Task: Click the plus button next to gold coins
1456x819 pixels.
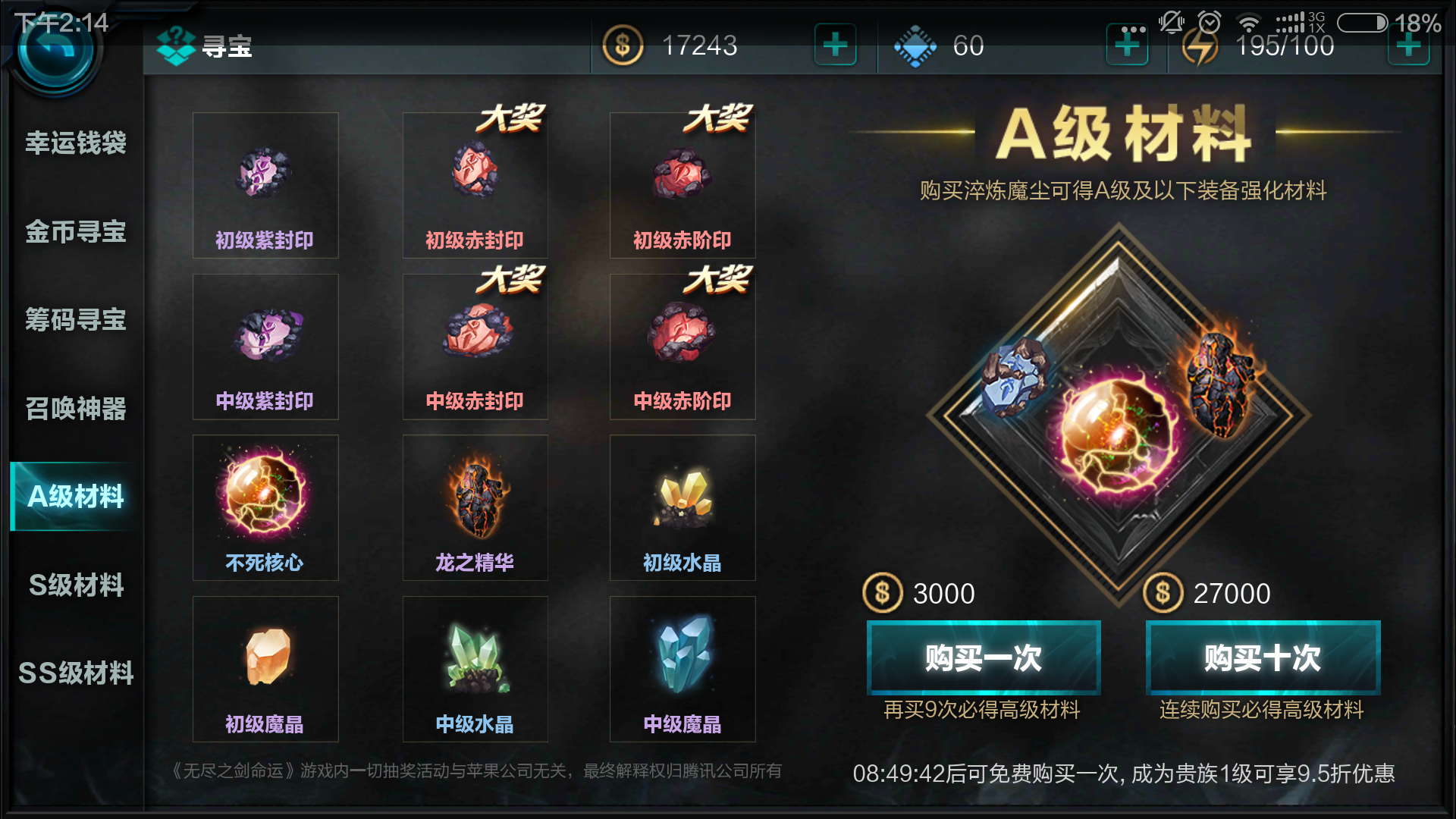Action: (x=834, y=45)
